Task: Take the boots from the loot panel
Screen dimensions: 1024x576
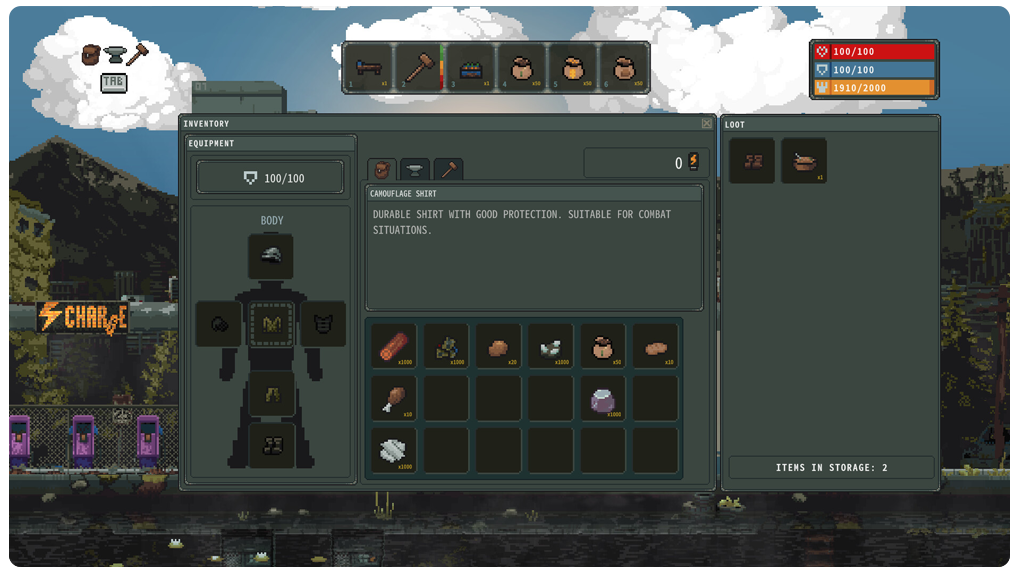Action: [752, 161]
